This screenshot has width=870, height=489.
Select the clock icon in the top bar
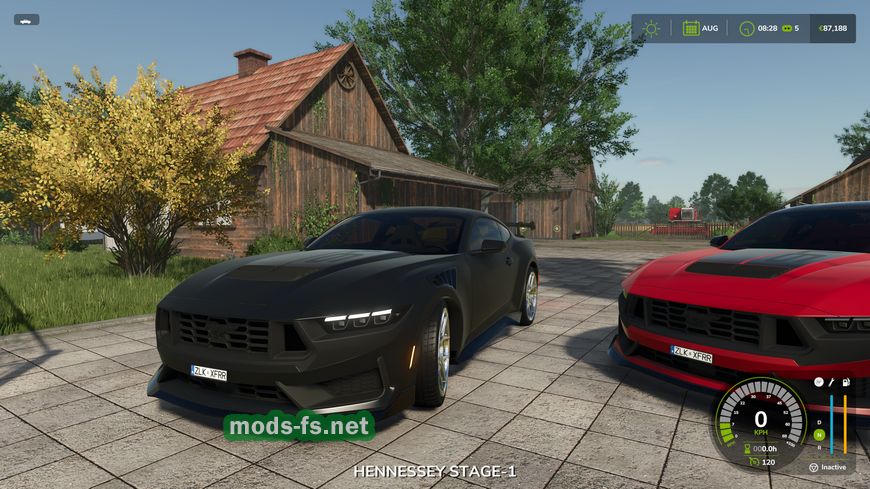click(746, 28)
